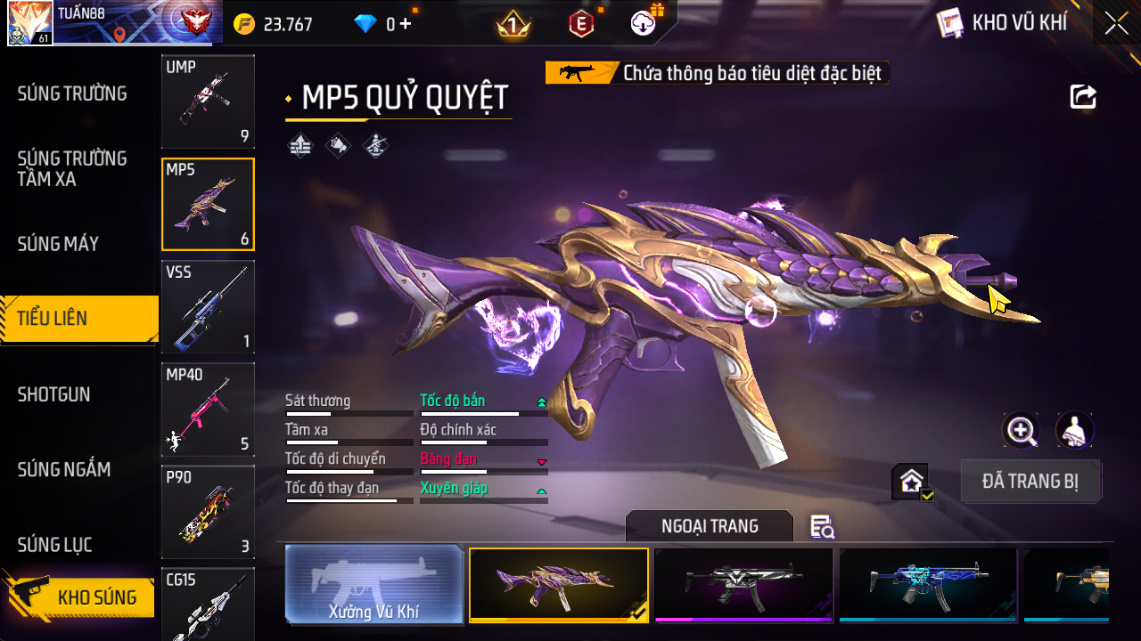Select the black and white MP5 skin
1141x641 pixels.
743,585
